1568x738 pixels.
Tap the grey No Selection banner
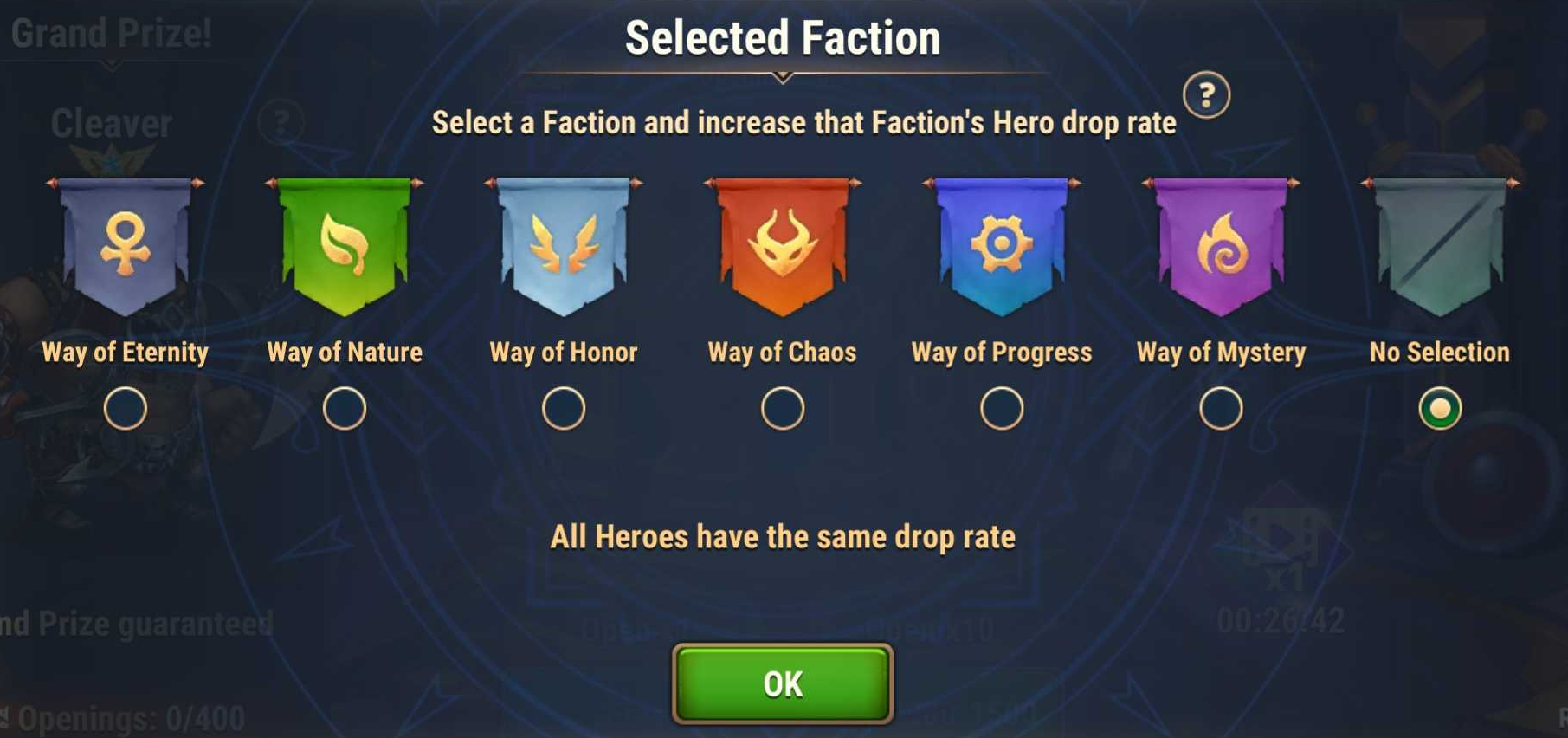tap(1440, 246)
